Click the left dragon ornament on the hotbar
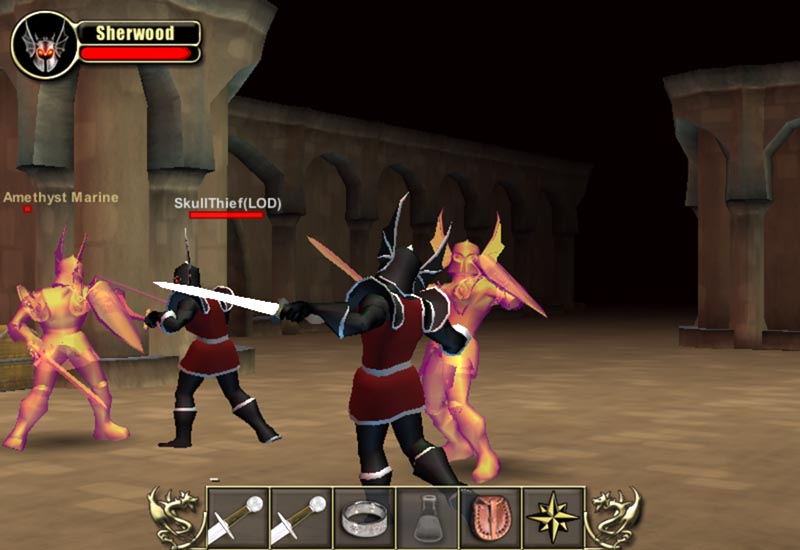This screenshot has height=550, width=800. tap(175, 517)
